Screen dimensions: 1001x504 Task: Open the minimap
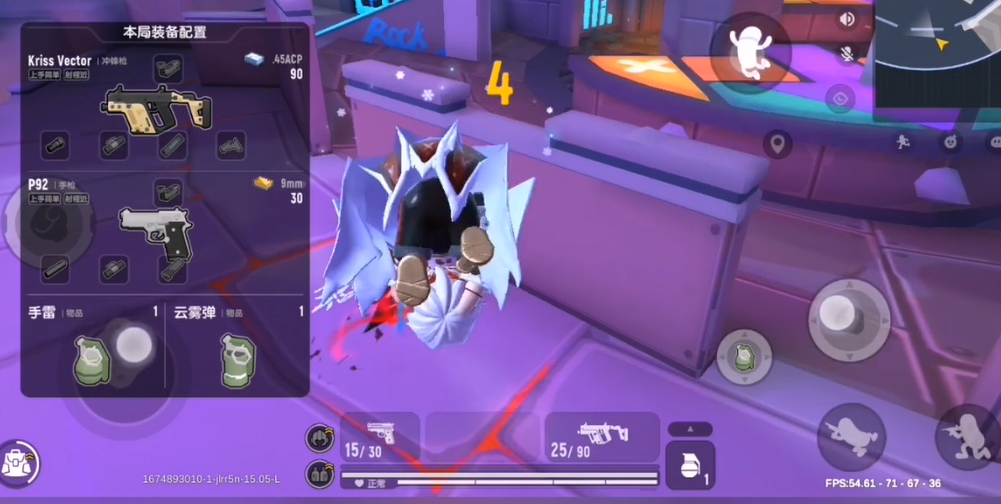[x=938, y=58]
